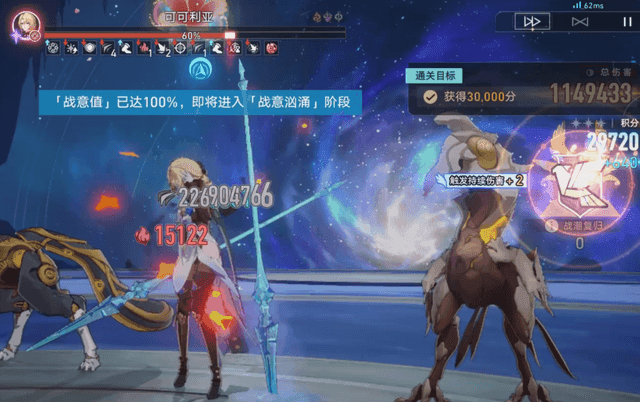Viewport: 640px width, 402px height.
Task: Toggle the auto-battle button
Action: 580,21
